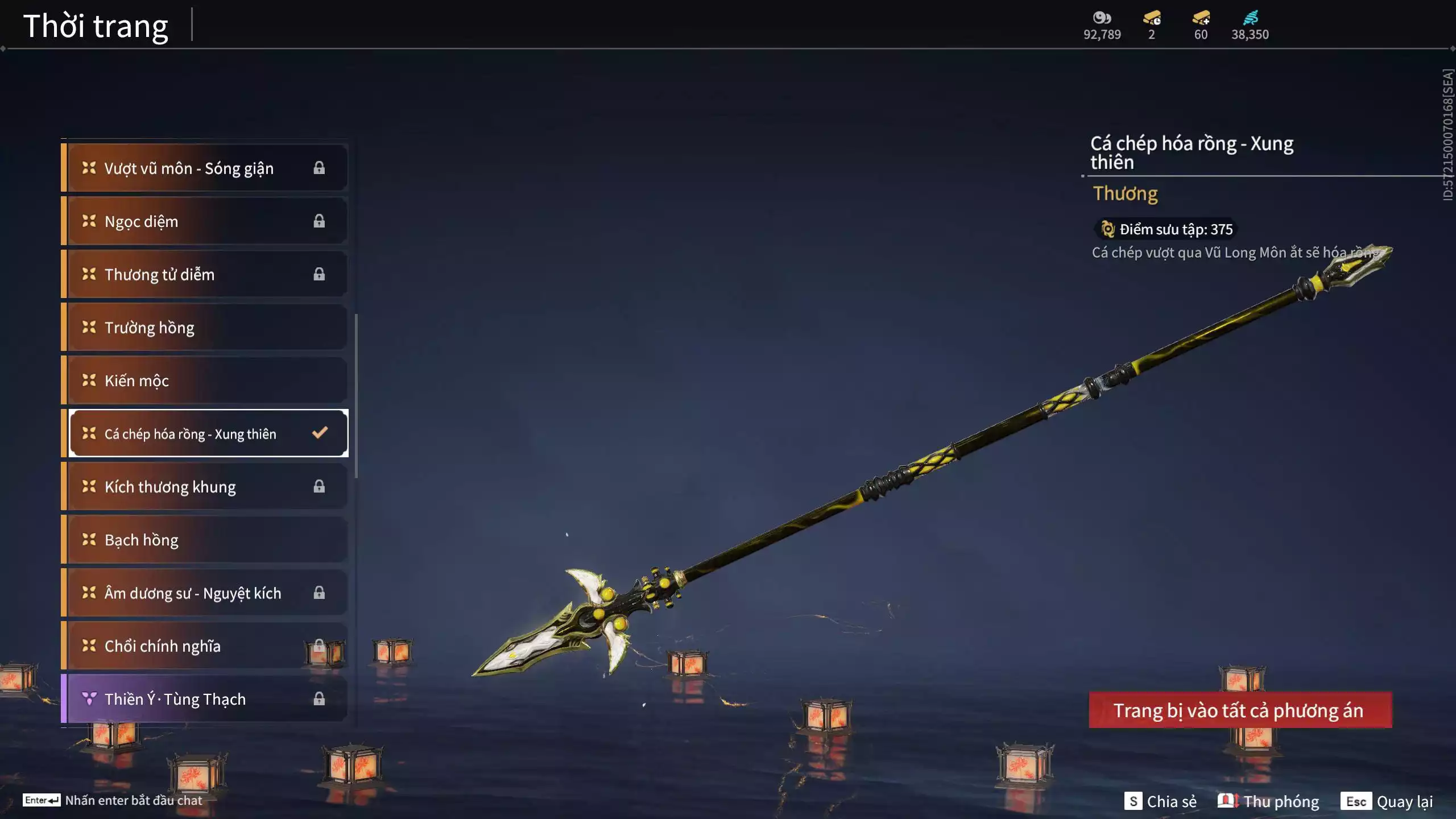Go back with Quay lại
Image resolution: width=1456 pixels, height=819 pixels.
coord(1389,801)
